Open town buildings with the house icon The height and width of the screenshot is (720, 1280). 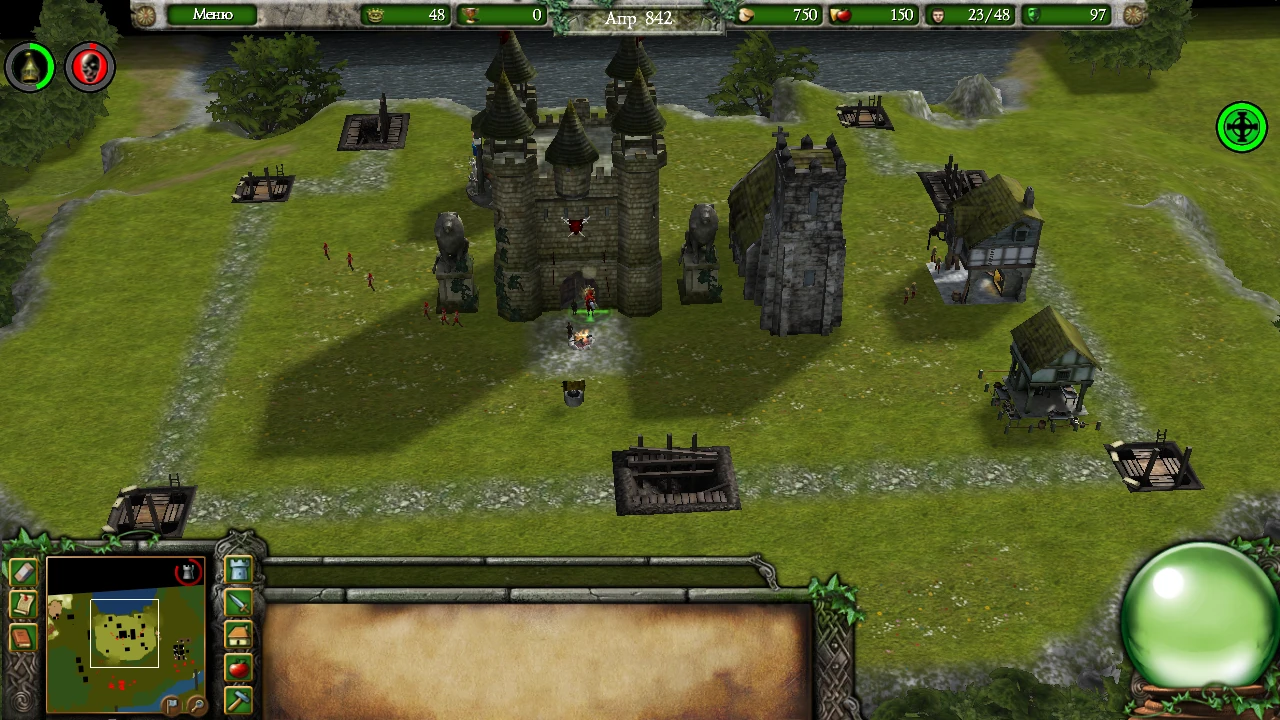pyautogui.click(x=239, y=636)
